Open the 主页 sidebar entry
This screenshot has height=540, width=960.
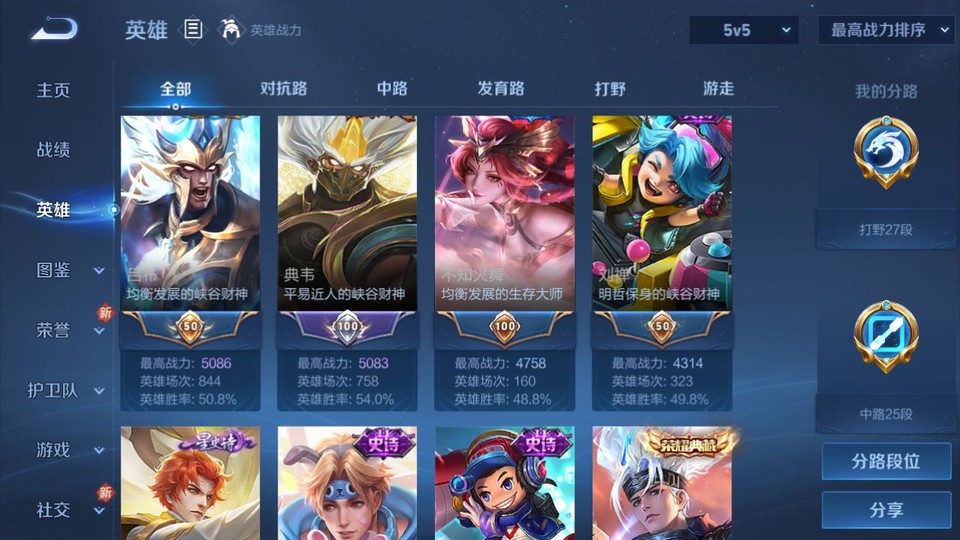[54, 90]
